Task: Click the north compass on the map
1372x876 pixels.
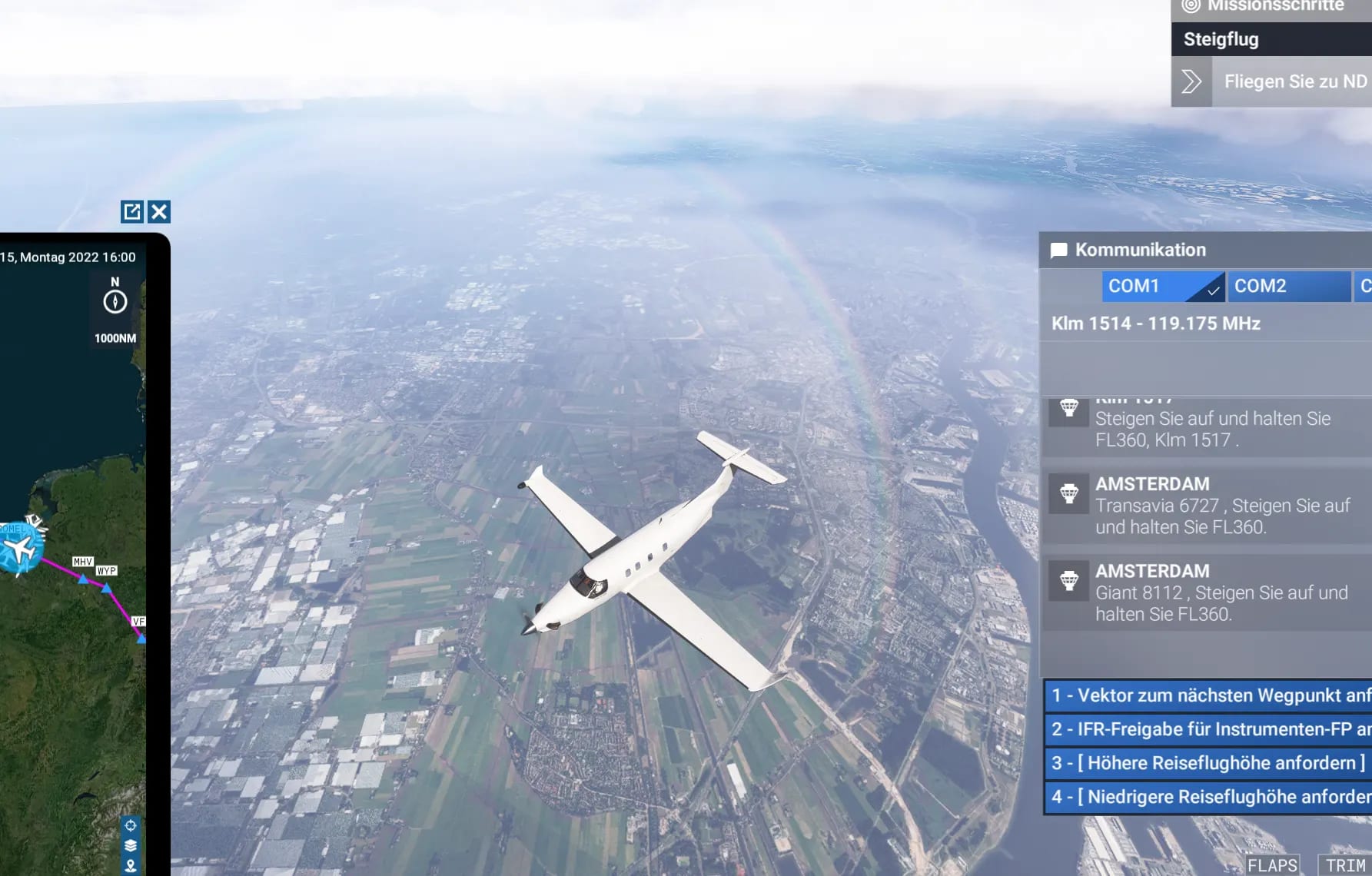Action: (x=115, y=301)
